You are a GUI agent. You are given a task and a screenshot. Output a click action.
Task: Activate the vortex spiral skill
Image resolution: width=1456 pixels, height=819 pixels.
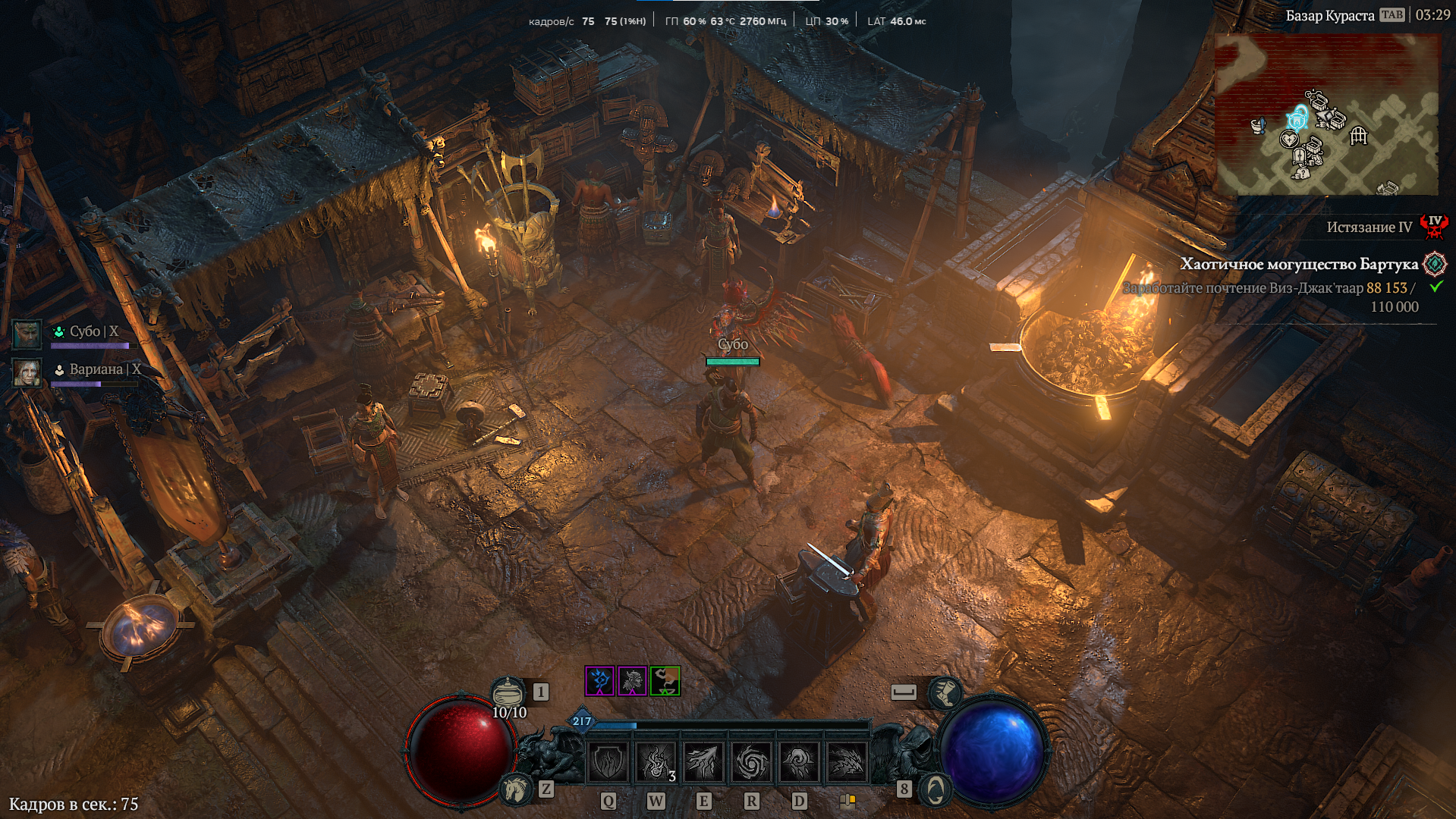point(751,762)
